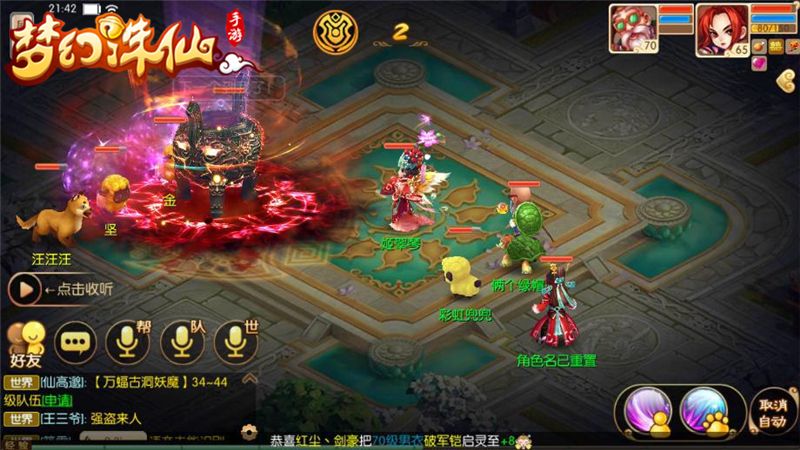Select the red-haired level 65 character portrait
Screen dimensions: 800x450
[x=720, y=29]
